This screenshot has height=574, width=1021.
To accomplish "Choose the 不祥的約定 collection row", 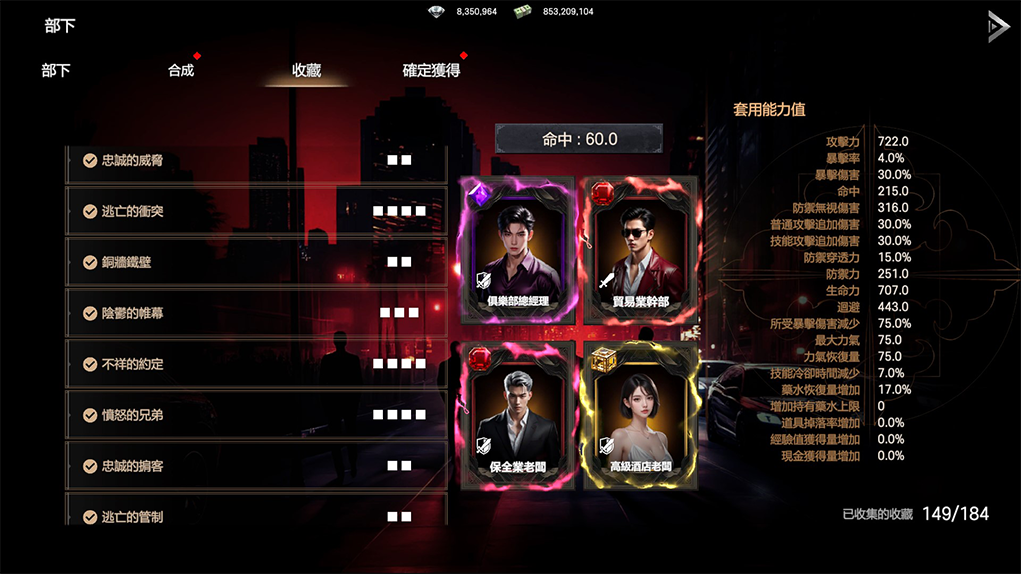I will coord(256,364).
